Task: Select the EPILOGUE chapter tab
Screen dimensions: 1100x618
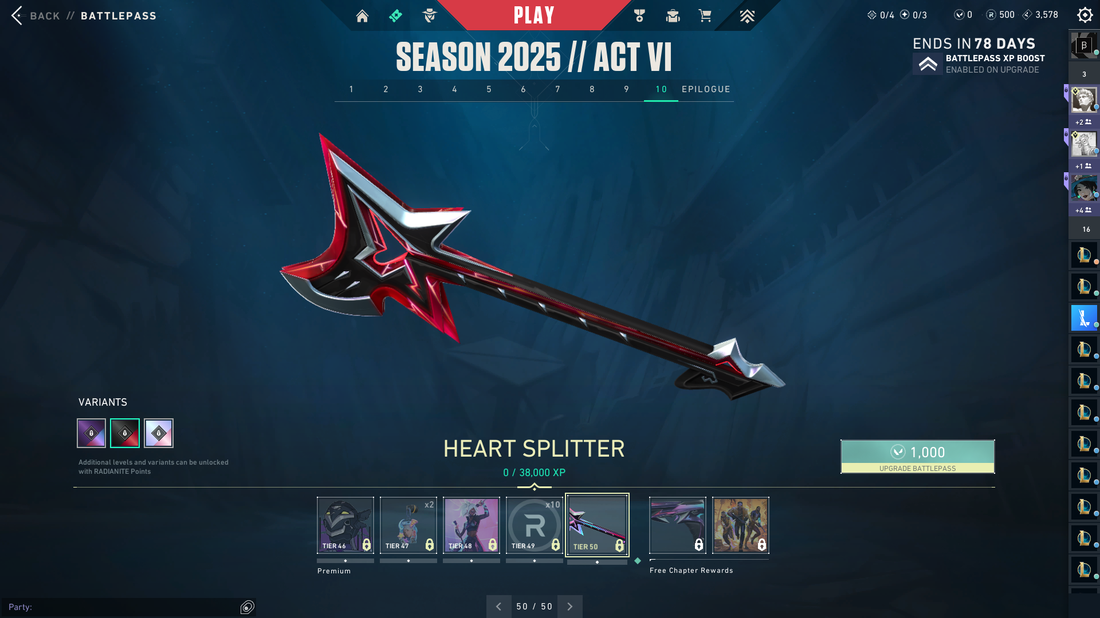Action: click(x=706, y=90)
